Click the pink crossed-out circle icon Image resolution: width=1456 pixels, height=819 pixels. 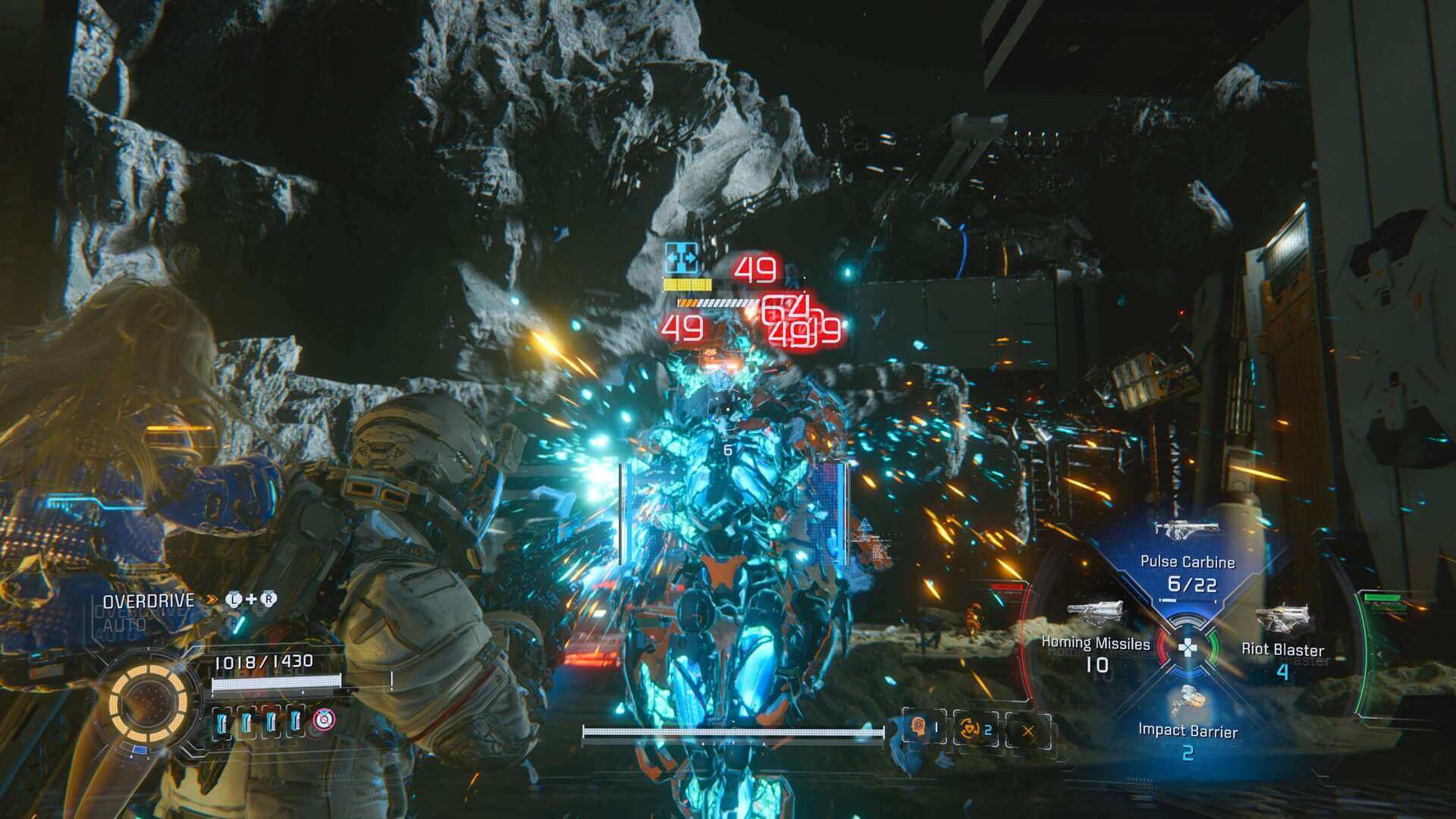coord(324,720)
